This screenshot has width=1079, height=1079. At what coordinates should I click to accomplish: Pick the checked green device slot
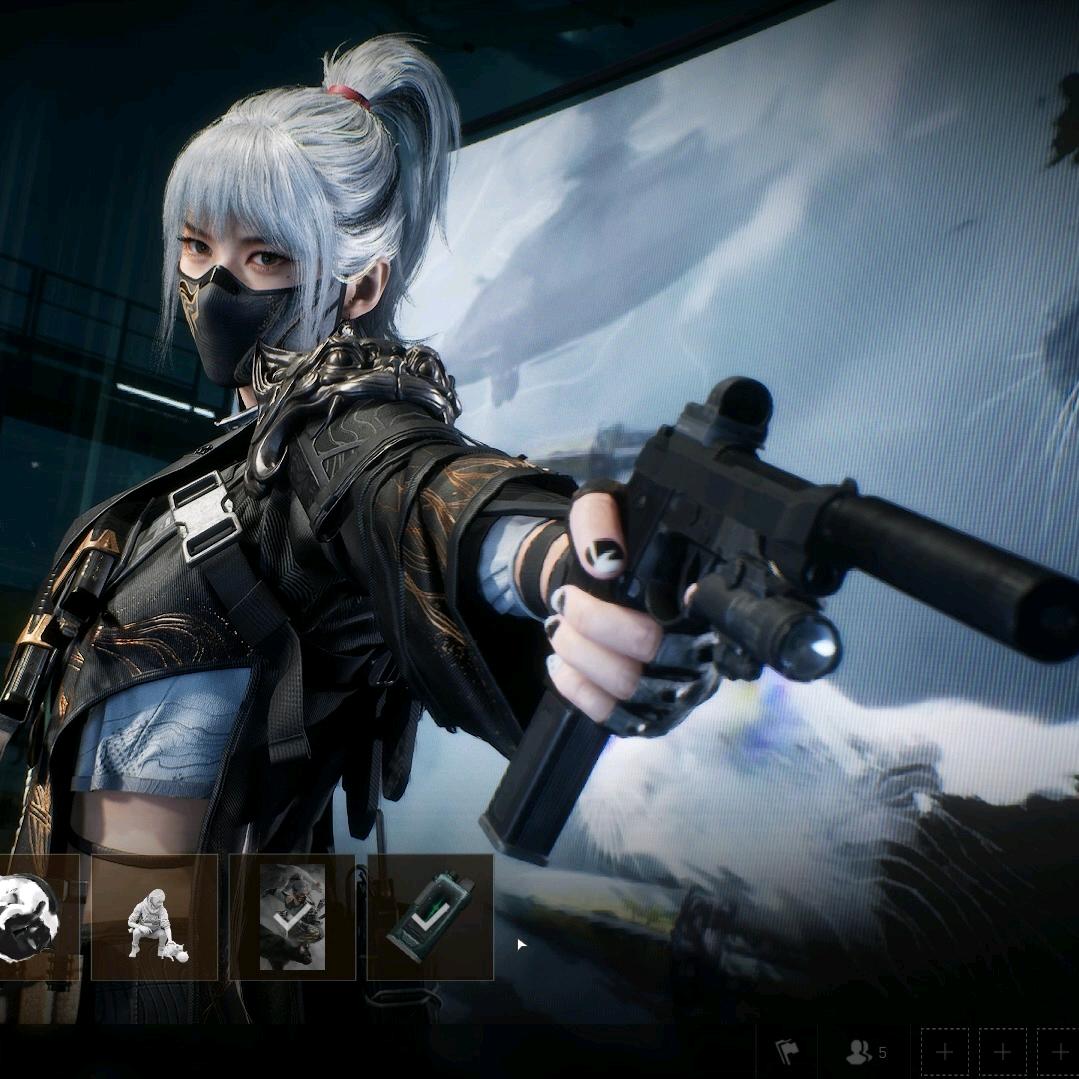(430, 917)
